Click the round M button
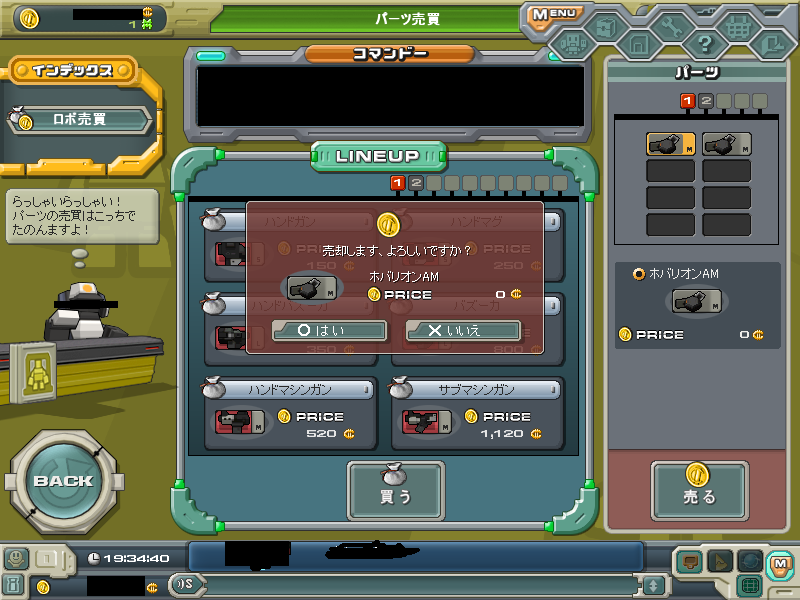This screenshot has width=800, height=600. click(x=780, y=563)
